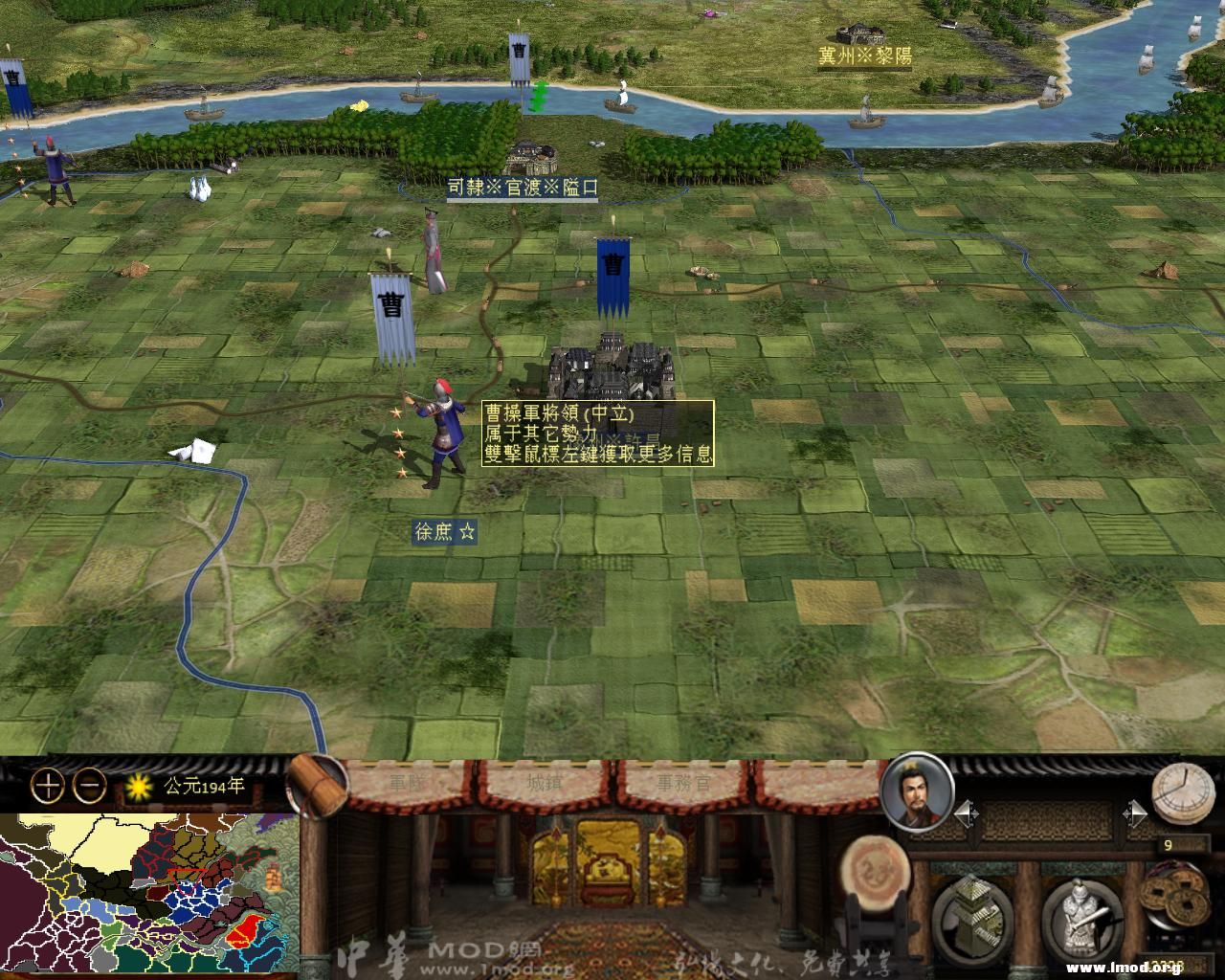Image resolution: width=1225 pixels, height=980 pixels.
Task: Open the faction leader portrait
Action: click(919, 795)
